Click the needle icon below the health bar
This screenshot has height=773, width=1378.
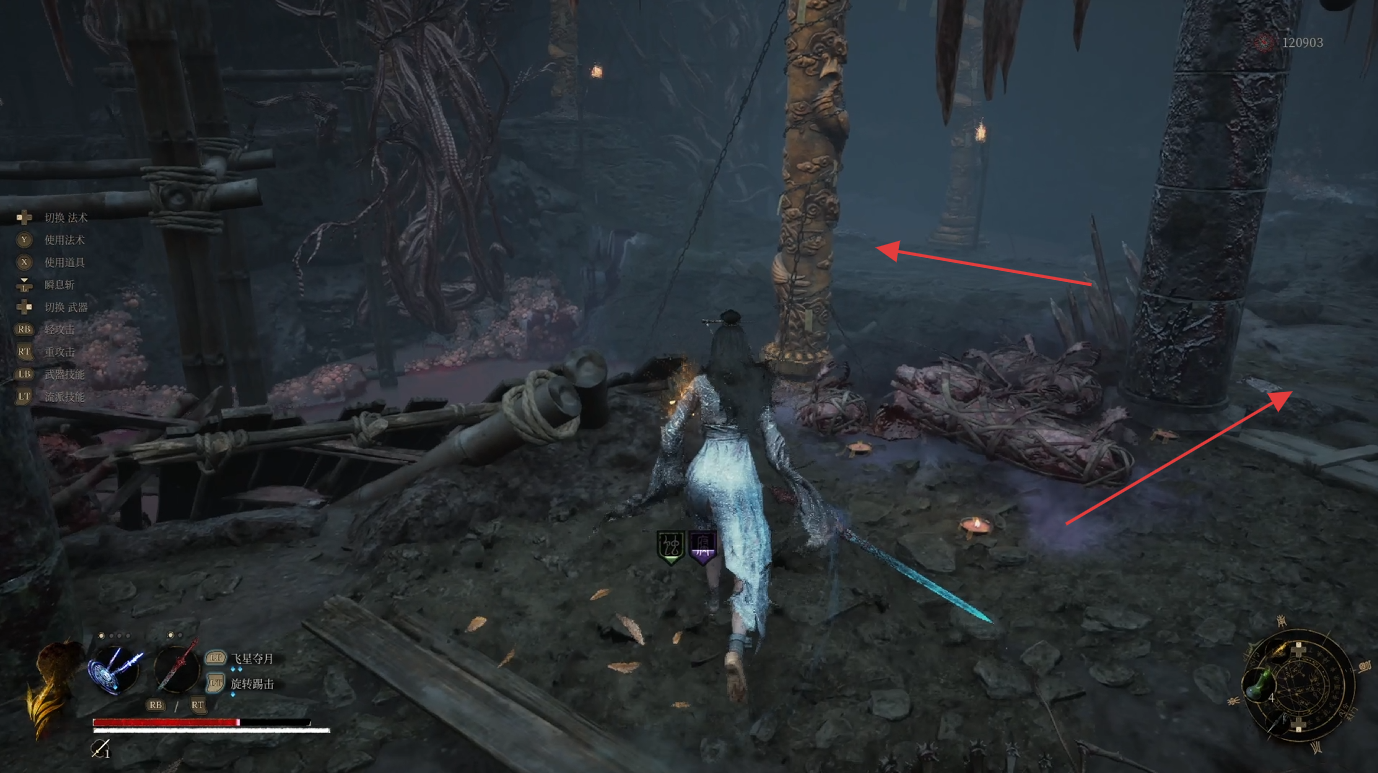[x=100, y=748]
